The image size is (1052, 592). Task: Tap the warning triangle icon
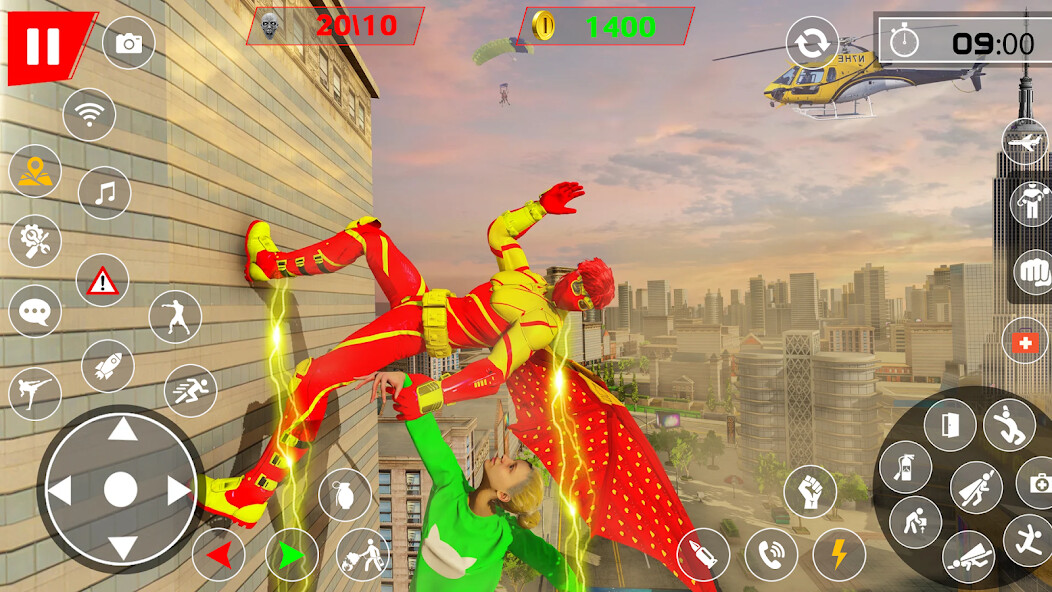point(102,281)
